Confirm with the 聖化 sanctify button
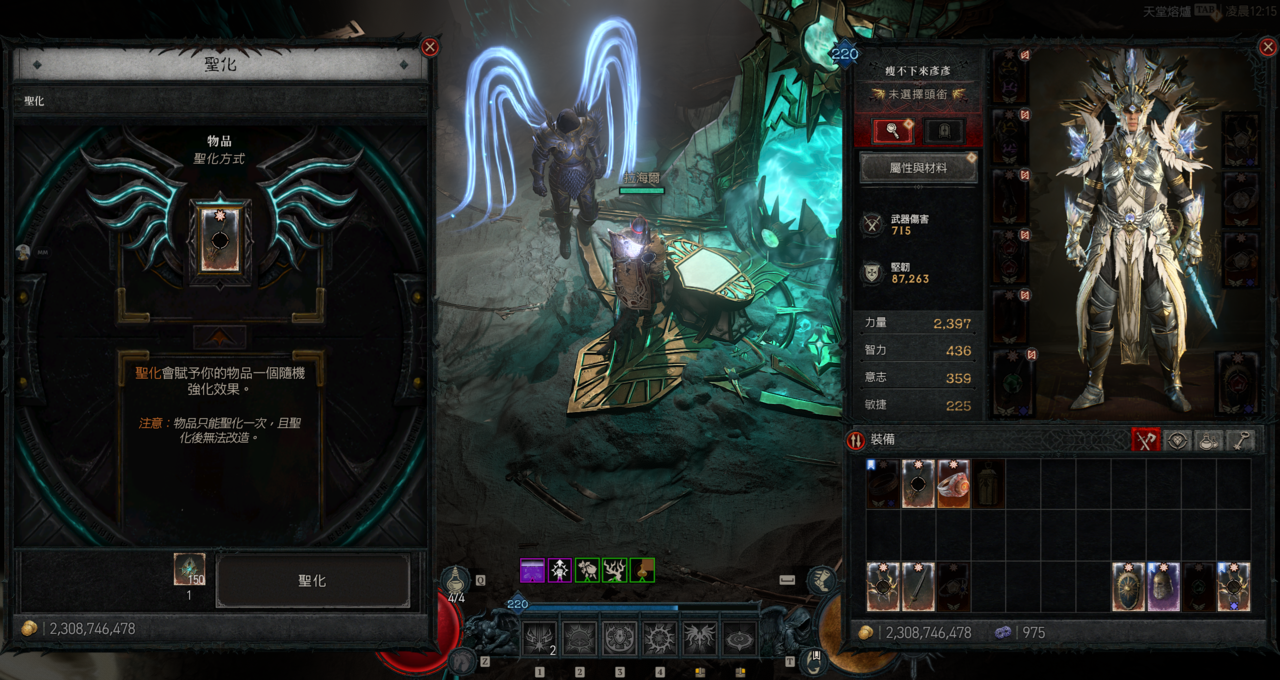This screenshot has height=680, width=1280. click(x=312, y=581)
